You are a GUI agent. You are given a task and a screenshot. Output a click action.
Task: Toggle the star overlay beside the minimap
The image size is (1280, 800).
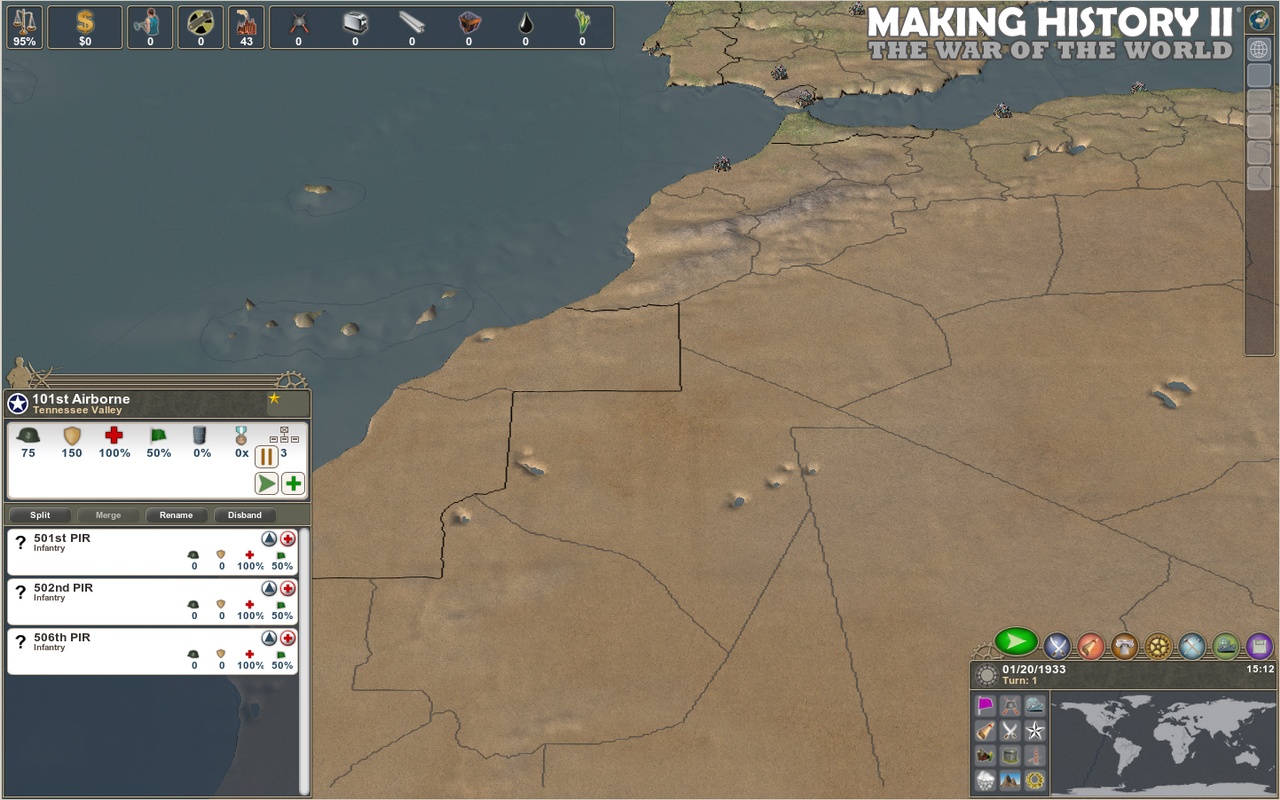coord(1036,733)
